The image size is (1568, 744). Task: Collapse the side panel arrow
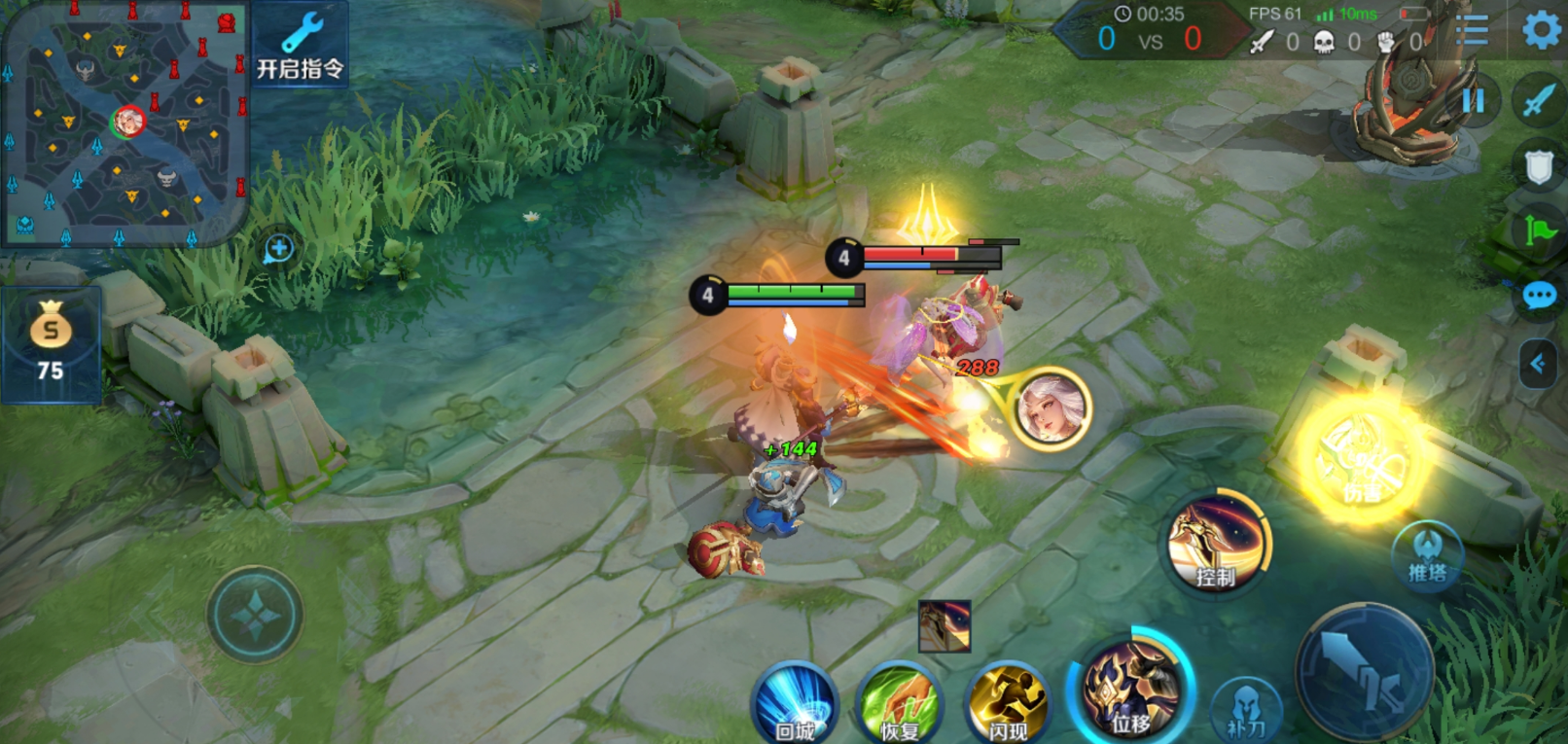1538,365
